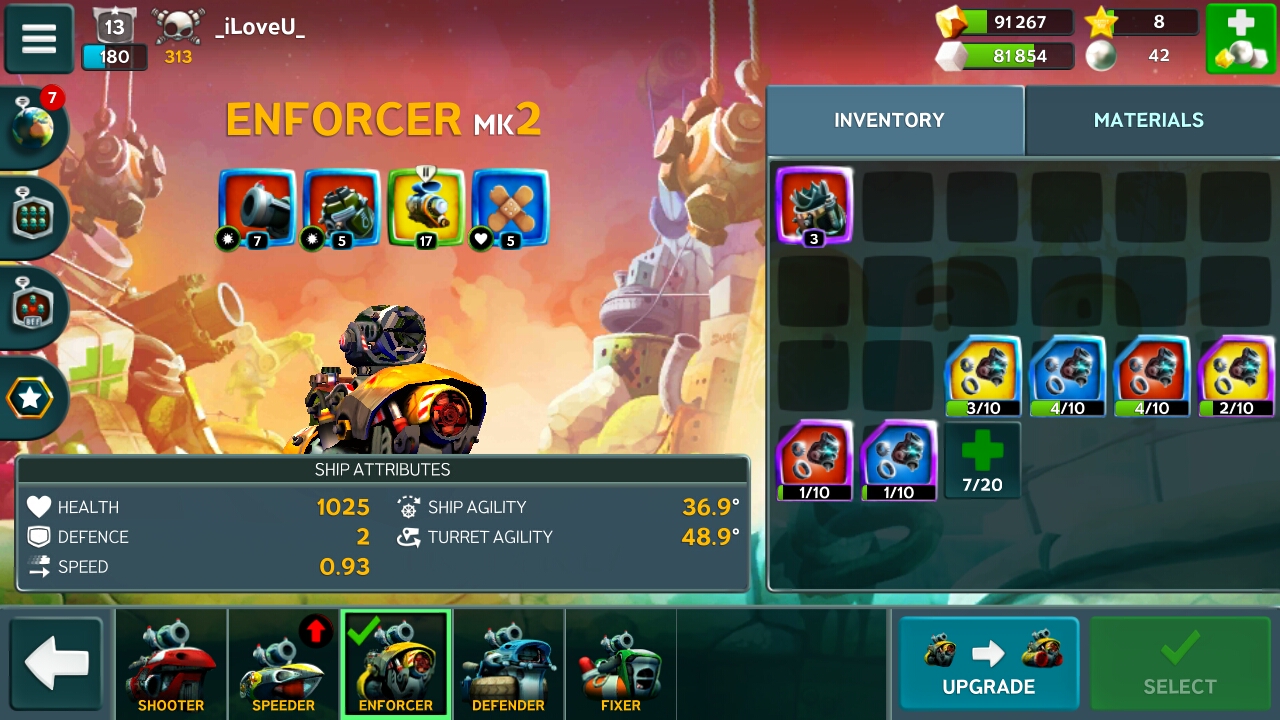The height and width of the screenshot is (720, 1280).
Task: Select the equipped cannon item level 7
Action: point(257,207)
